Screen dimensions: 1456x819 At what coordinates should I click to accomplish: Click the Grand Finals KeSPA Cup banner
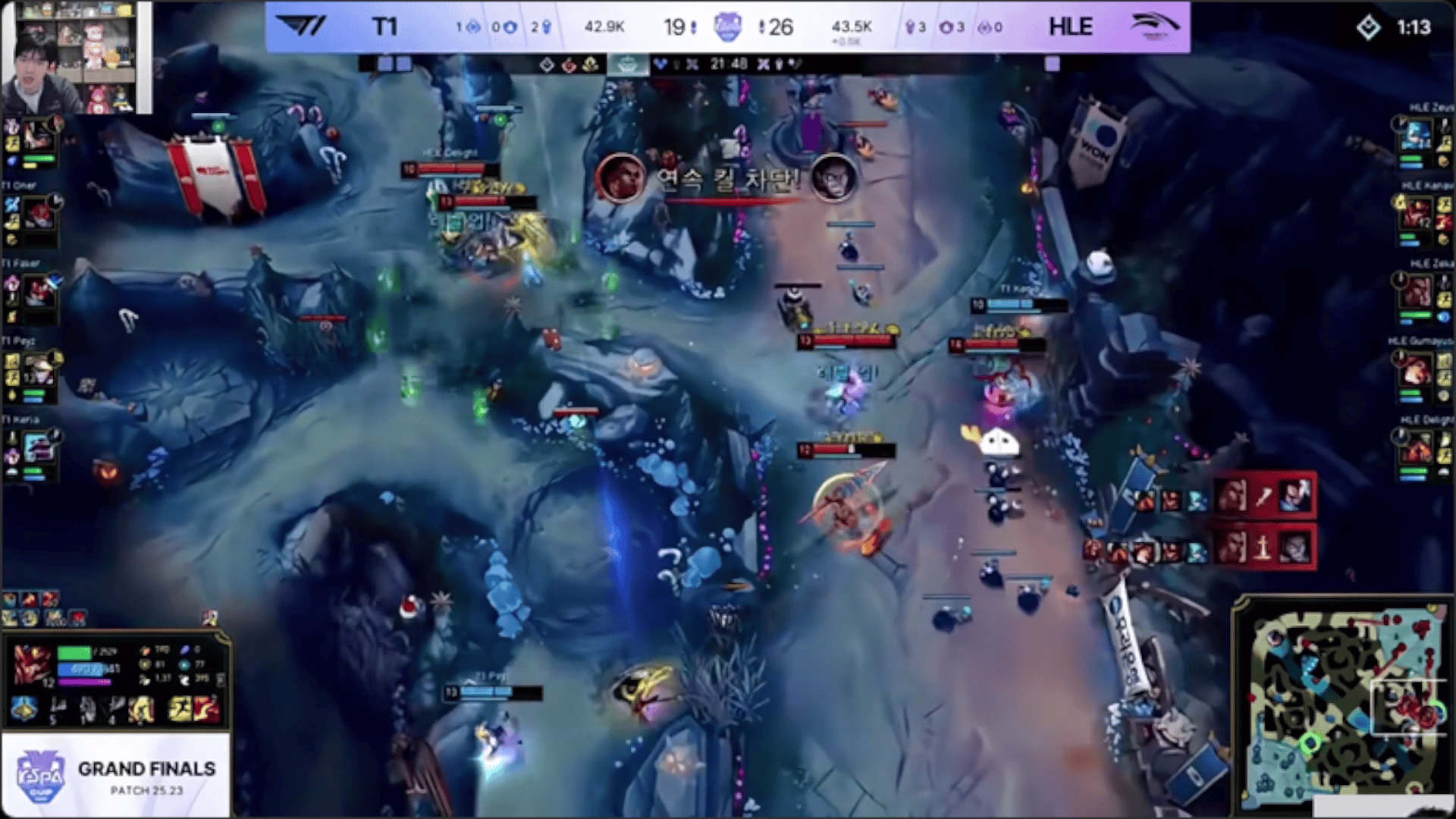(x=115, y=776)
